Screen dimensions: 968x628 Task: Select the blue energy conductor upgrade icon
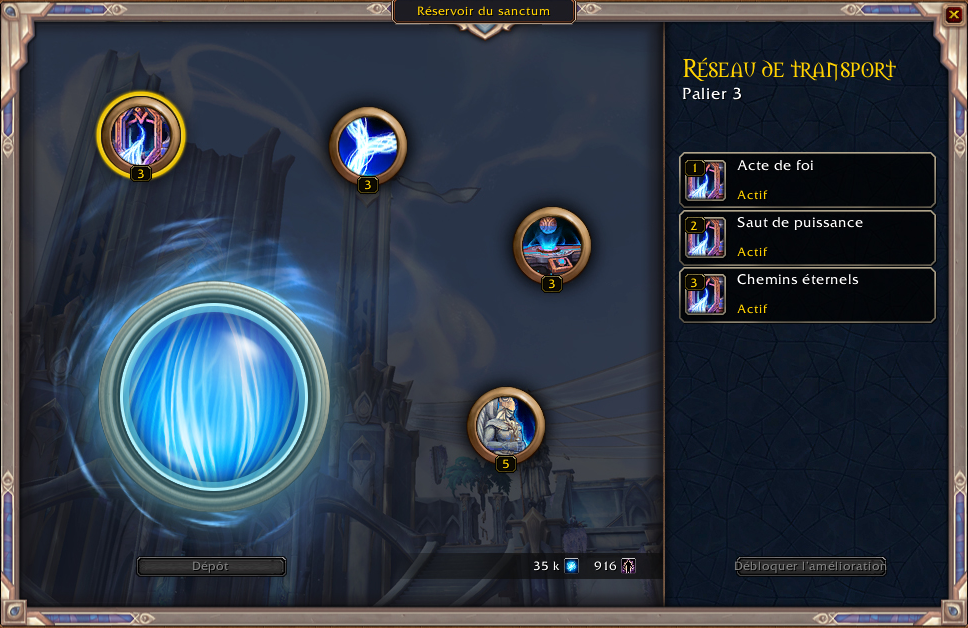point(367,145)
